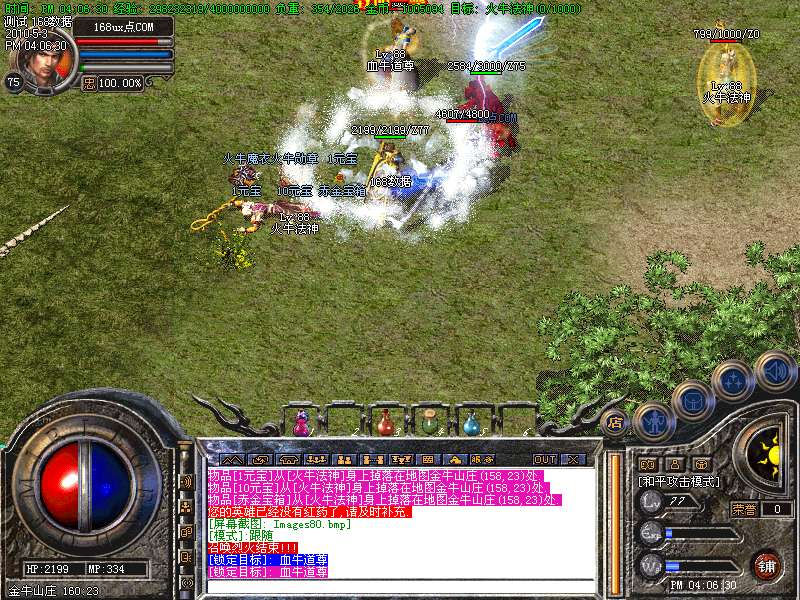Click the 忠 loyalty icon under portrait
The width and height of the screenshot is (800, 600).
click(89, 83)
